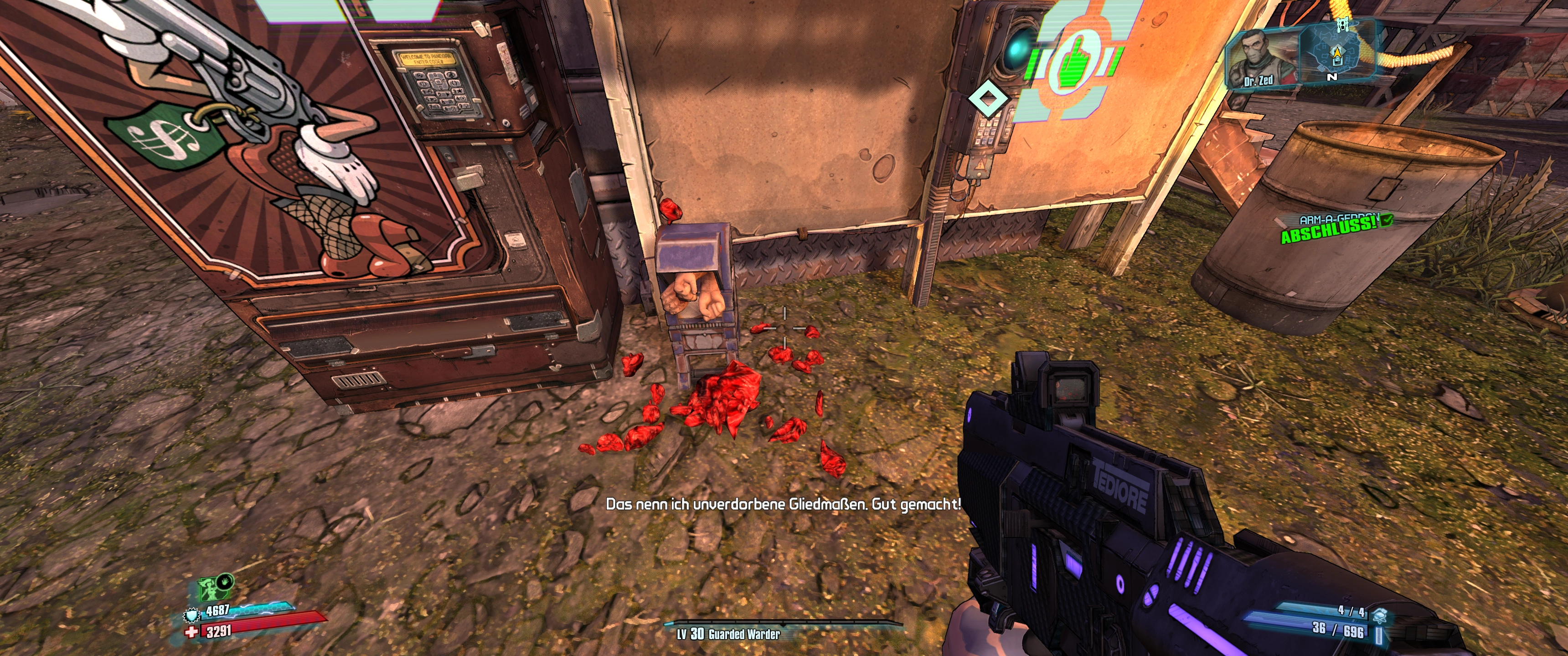Select the ARM-A-GEDDON mission tracker

(x=1336, y=228)
